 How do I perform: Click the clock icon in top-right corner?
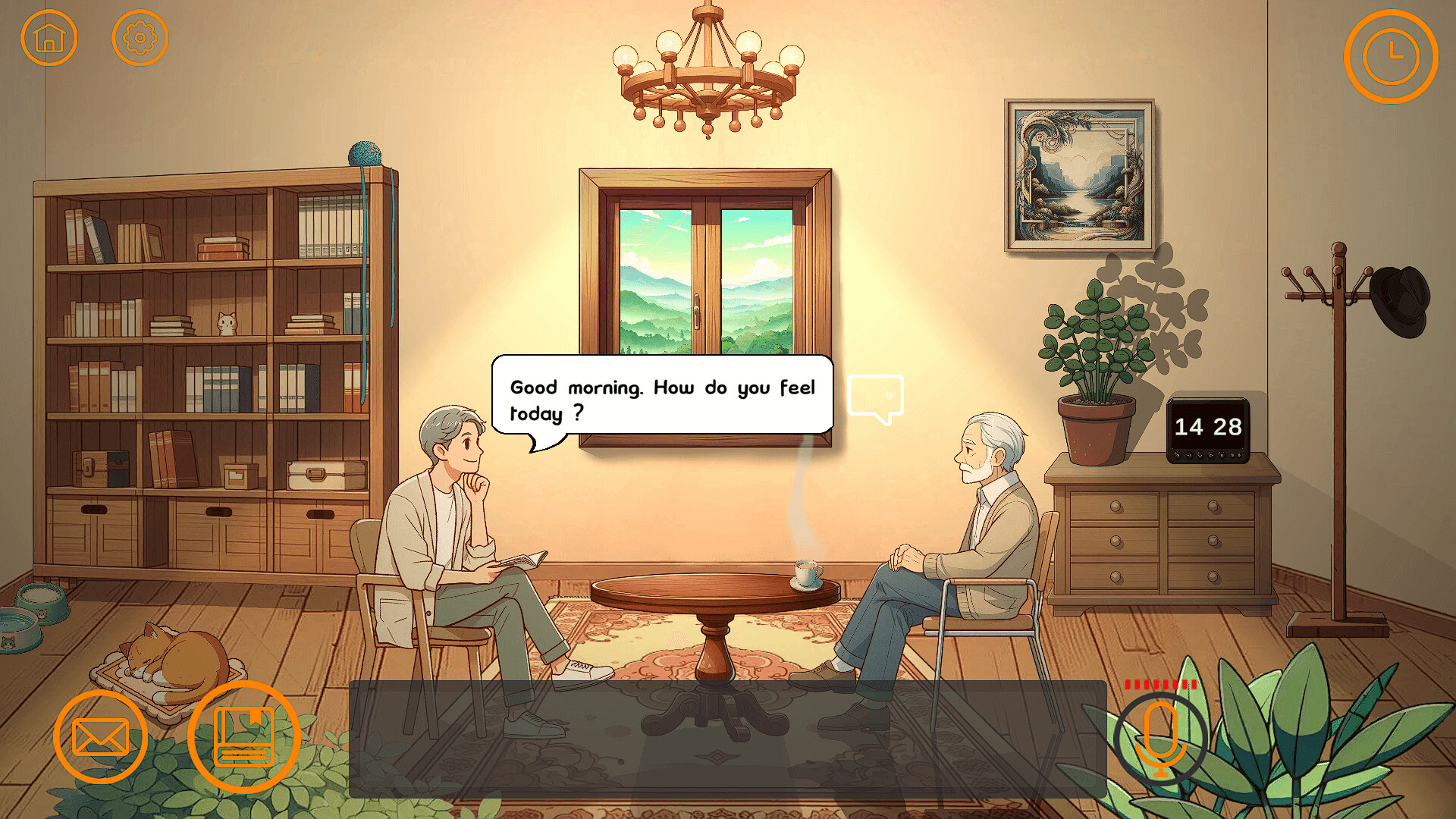point(1392,55)
